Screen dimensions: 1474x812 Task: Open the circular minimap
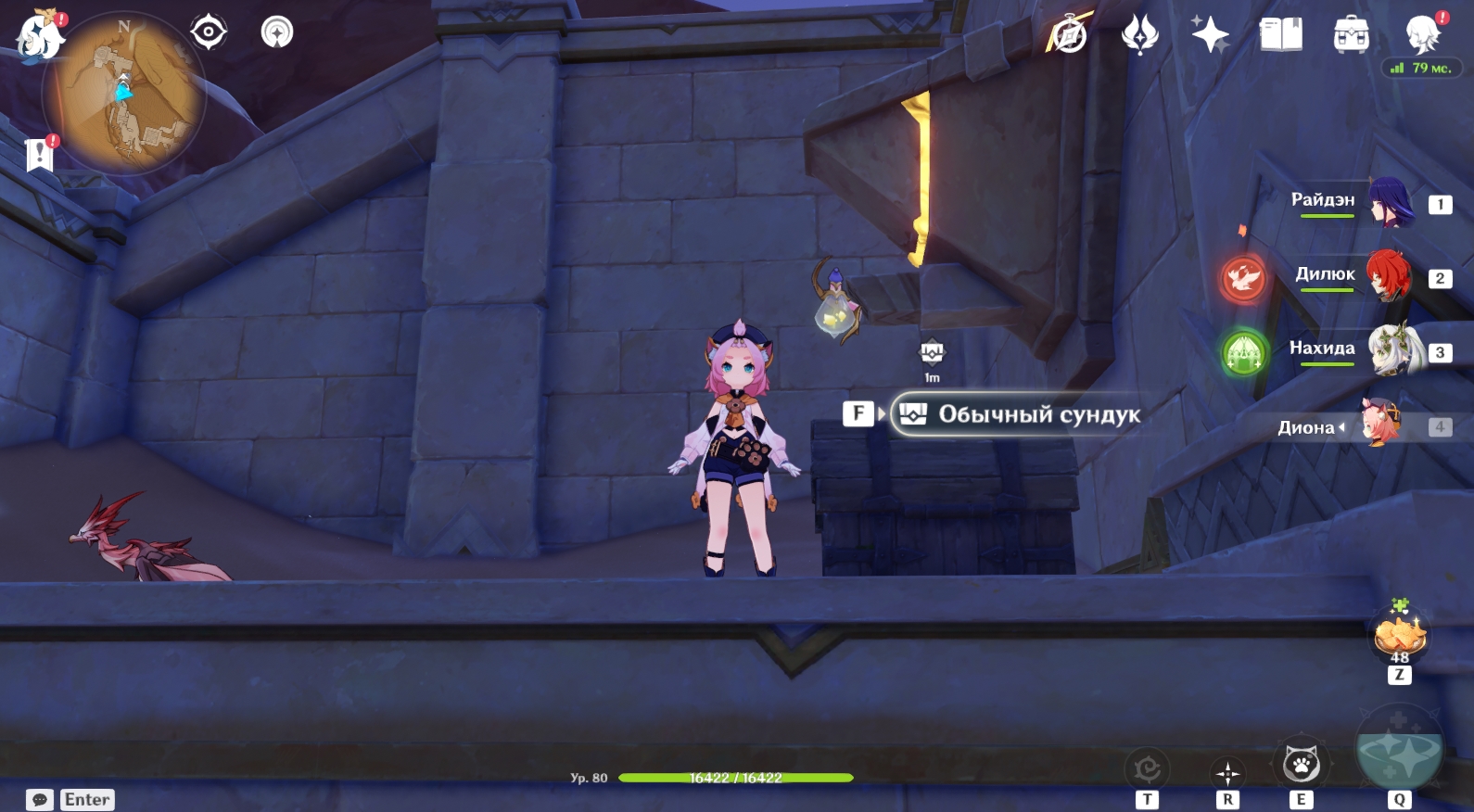[x=122, y=93]
